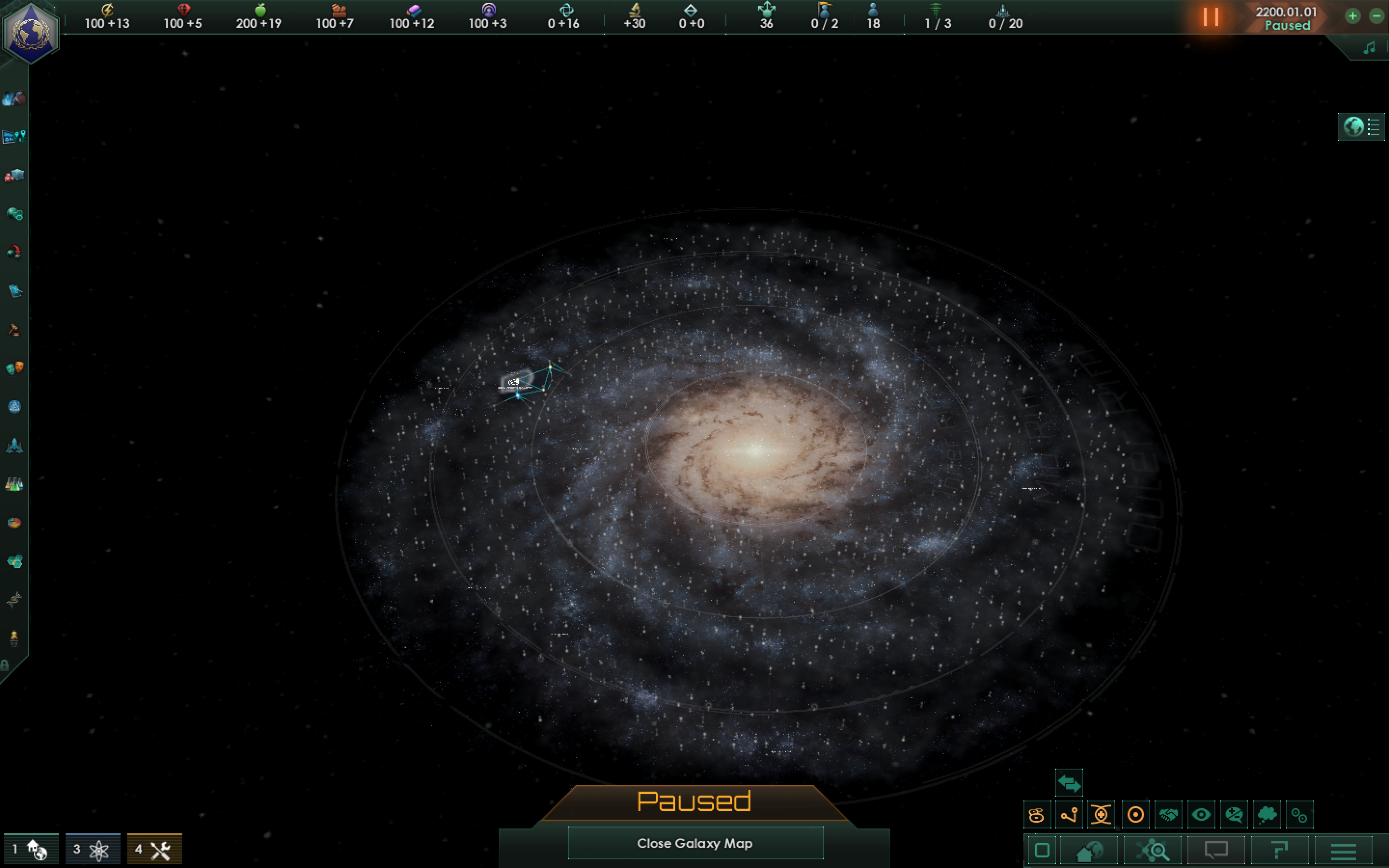The width and height of the screenshot is (1389, 868).
Task: Open the contacts screen in left sidebar
Action: pos(14,214)
